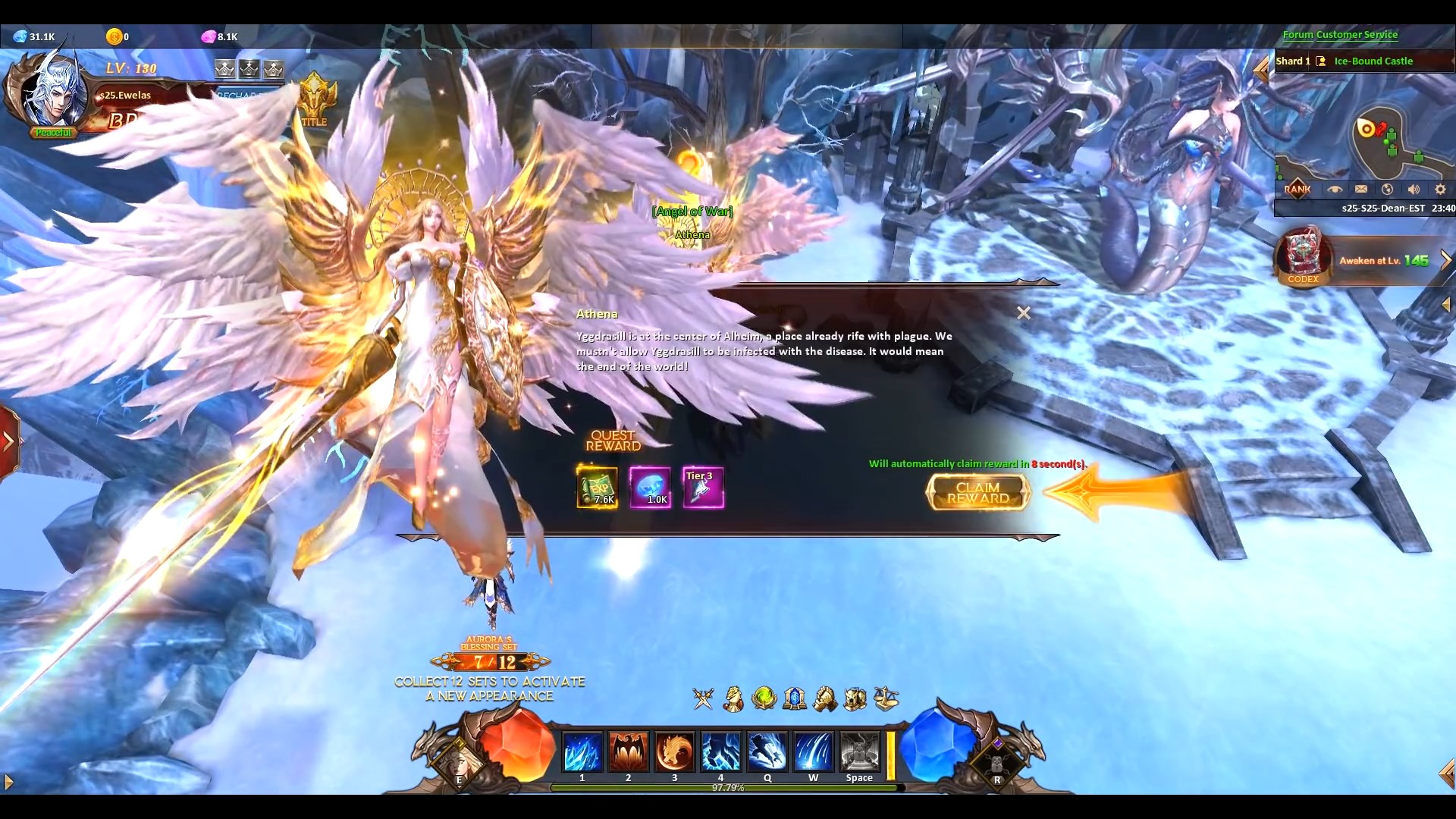1456x819 pixels.
Task: Open the RANK menu
Action: click(1298, 189)
